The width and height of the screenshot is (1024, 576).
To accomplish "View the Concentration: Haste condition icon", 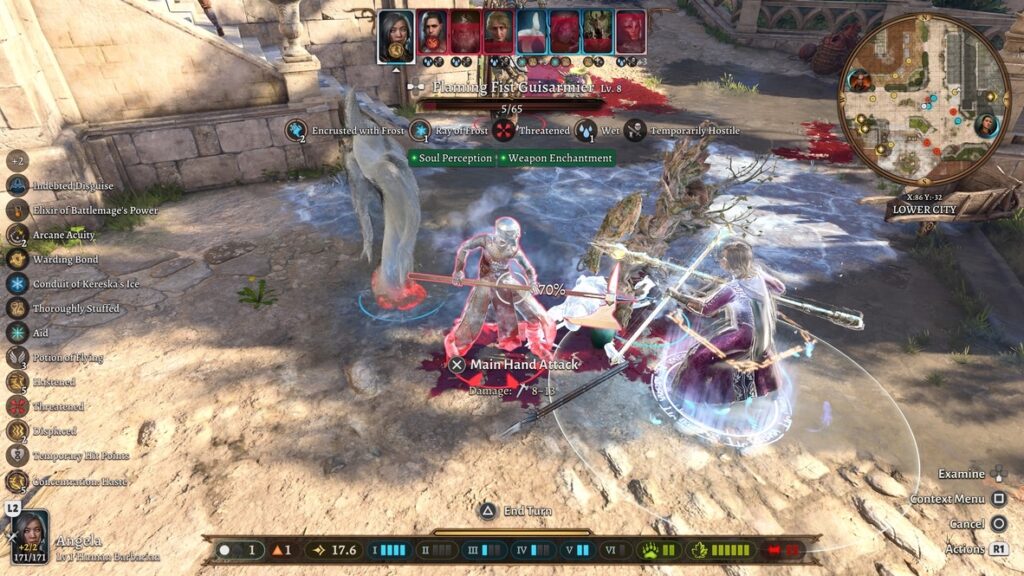I will point(17,481).
